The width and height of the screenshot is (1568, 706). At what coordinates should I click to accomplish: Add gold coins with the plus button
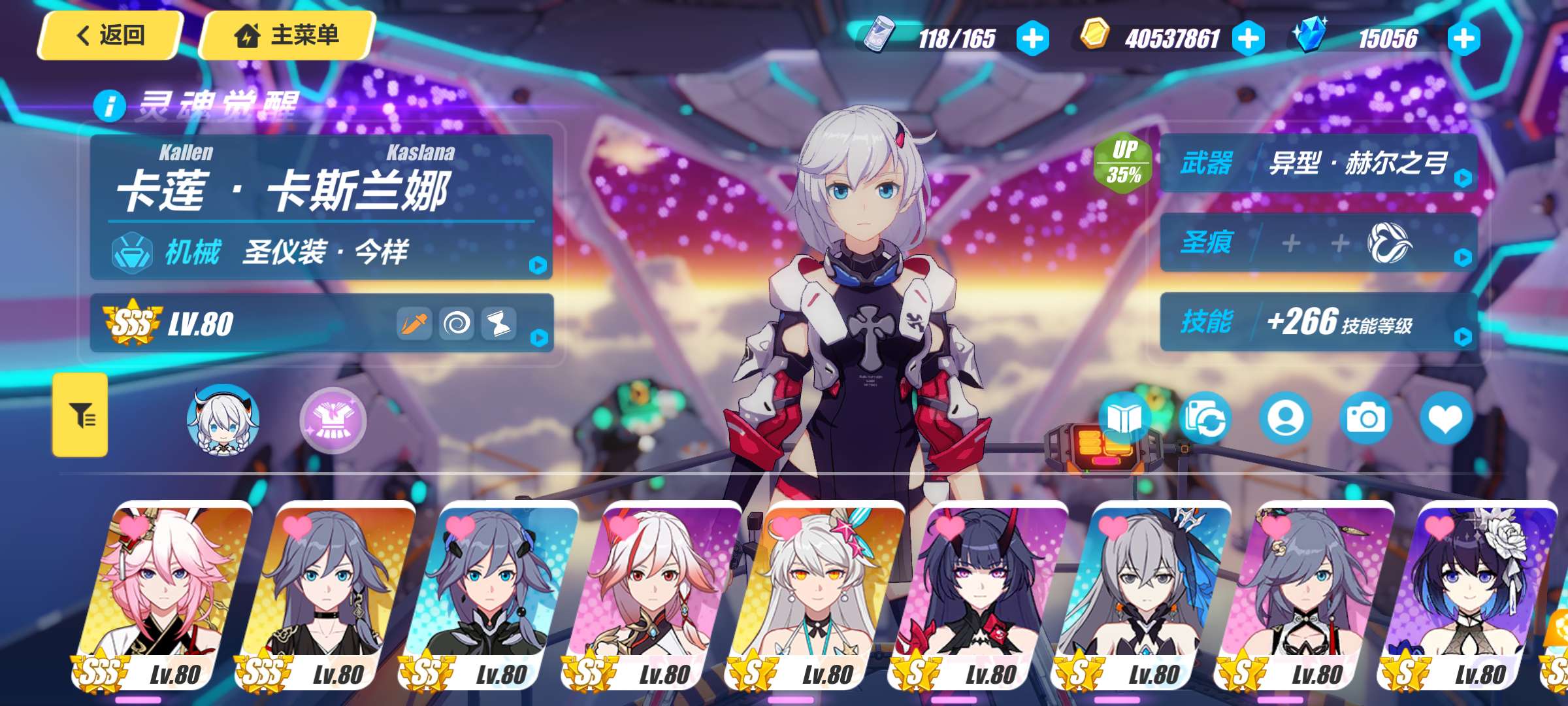(x=1248, y=39)
